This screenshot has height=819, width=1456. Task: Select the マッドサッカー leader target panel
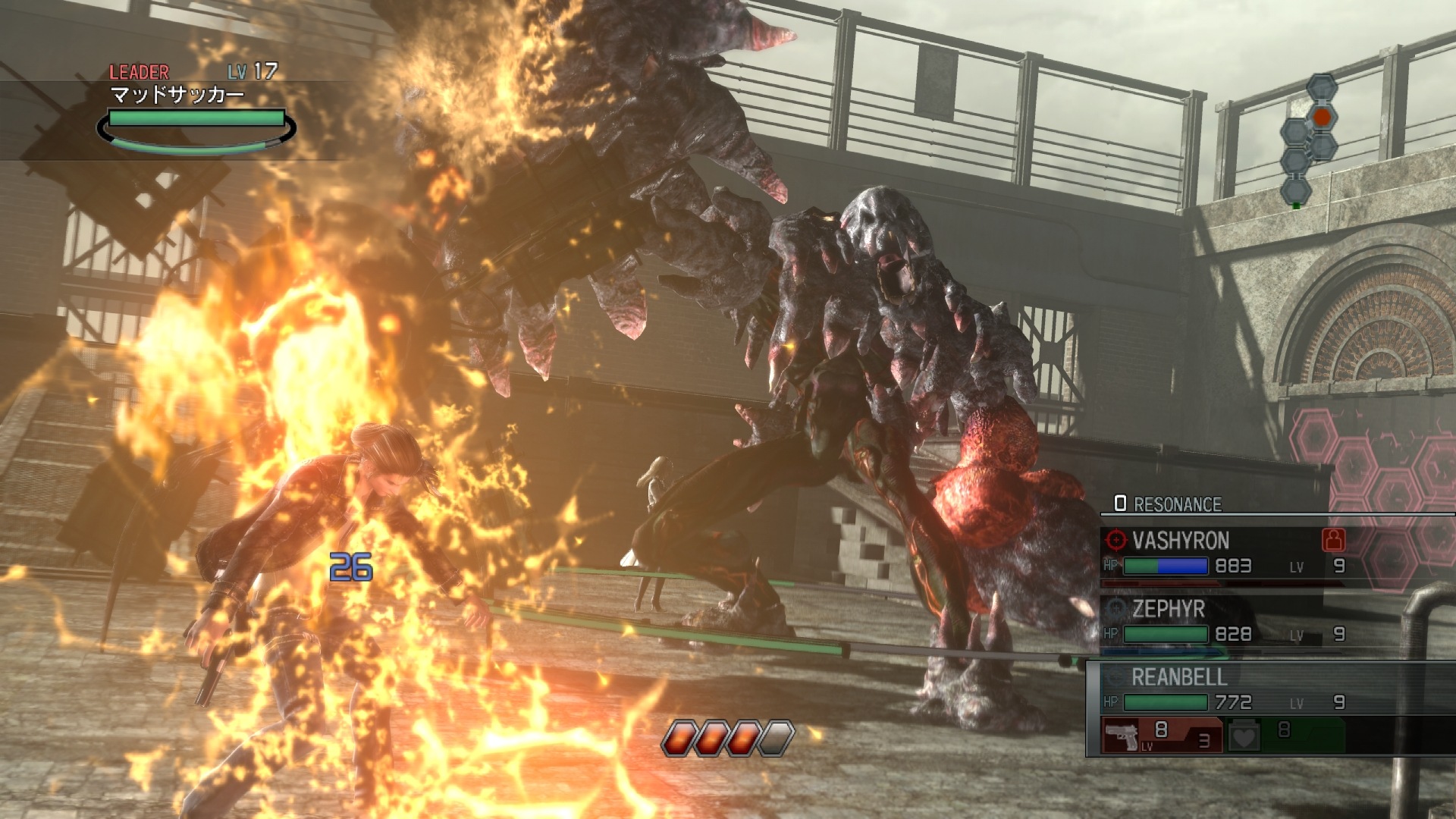pyautogui.click(x=196, y=110)
